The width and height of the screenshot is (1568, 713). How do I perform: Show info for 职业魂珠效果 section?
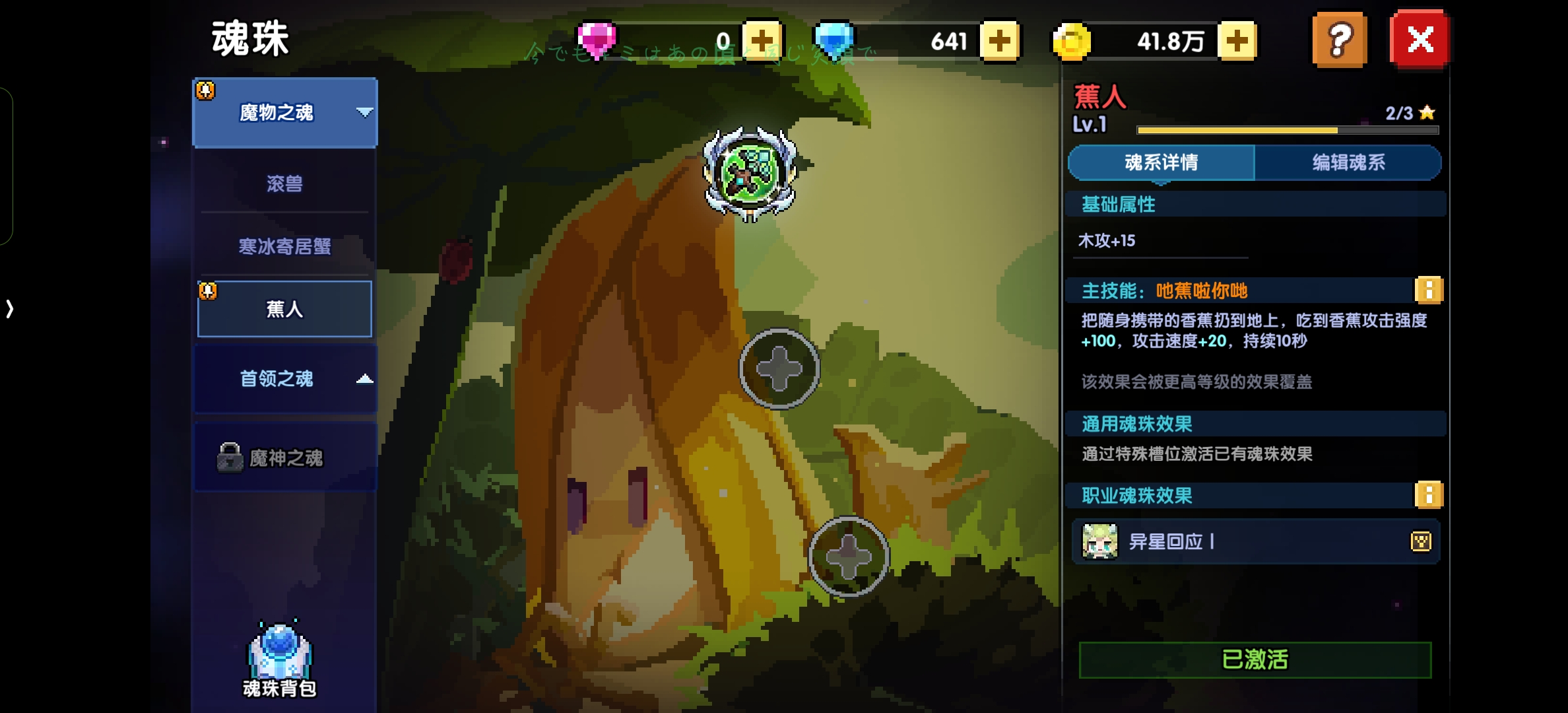(x=1429, y=495)
